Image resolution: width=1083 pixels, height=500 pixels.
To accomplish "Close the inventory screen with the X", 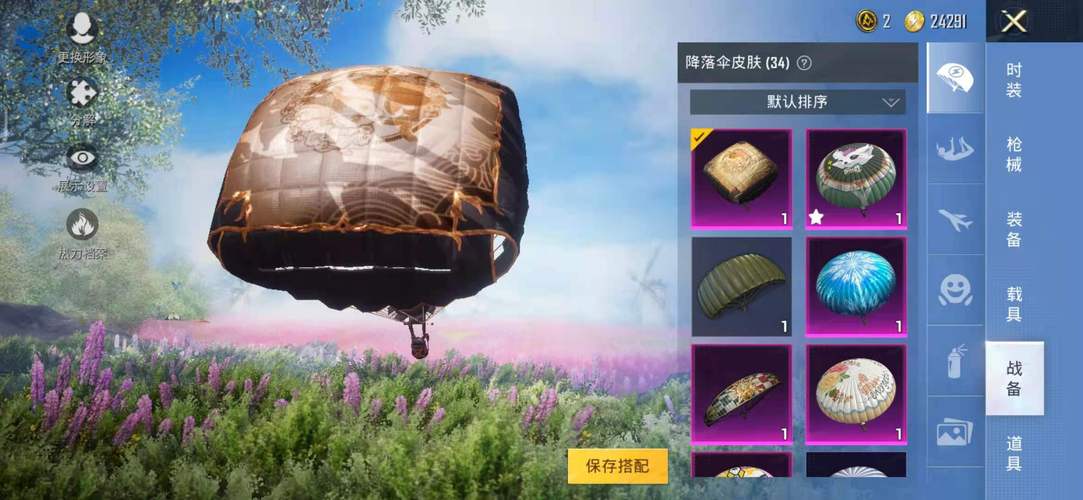I will [x=1014, y=21].
